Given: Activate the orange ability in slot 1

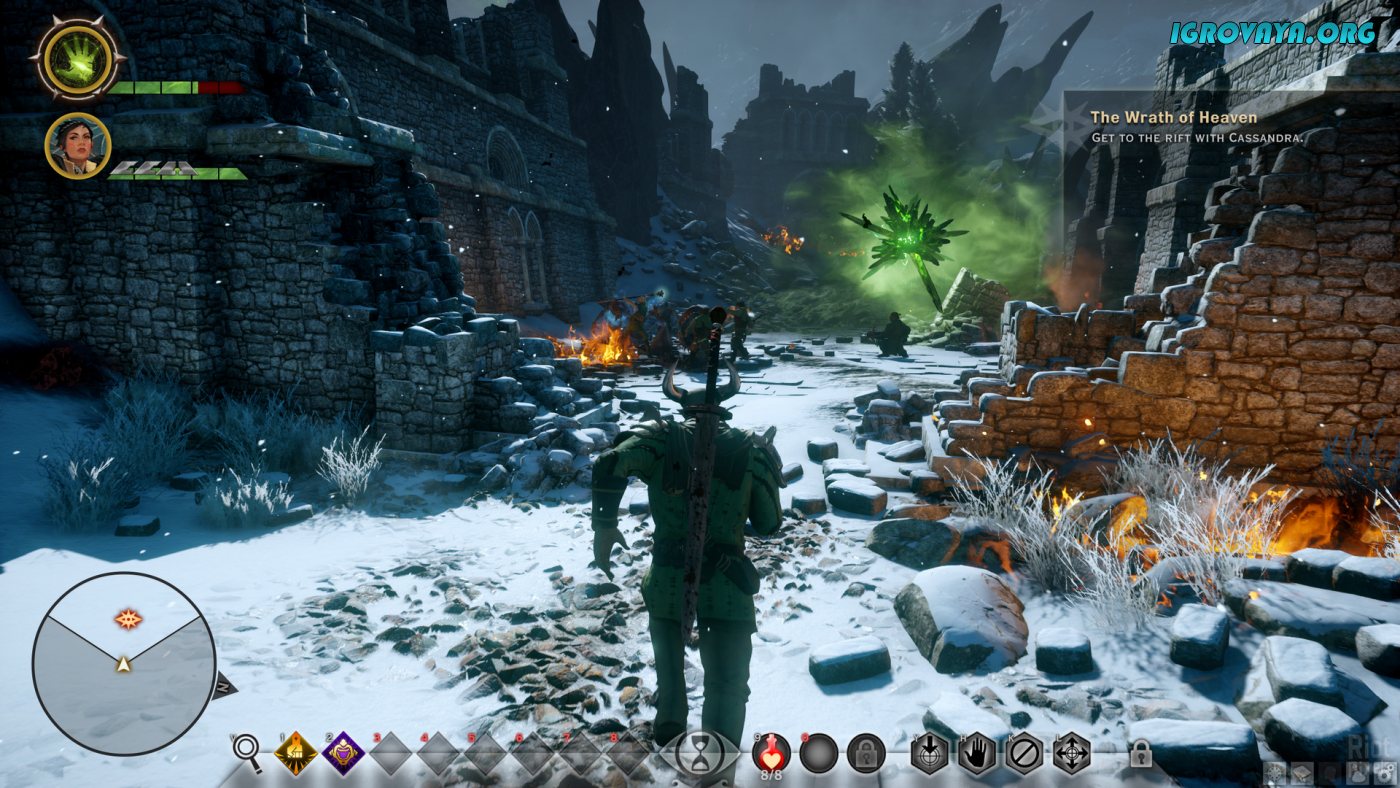Looking at the screenshot, I should (x=295, y=753).
